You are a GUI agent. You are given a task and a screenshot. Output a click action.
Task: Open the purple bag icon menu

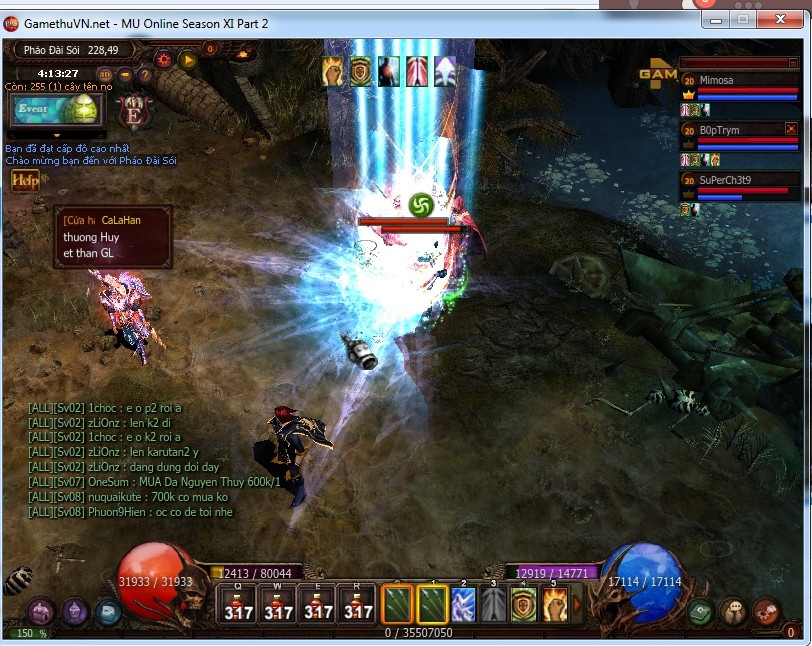(40, 611)
